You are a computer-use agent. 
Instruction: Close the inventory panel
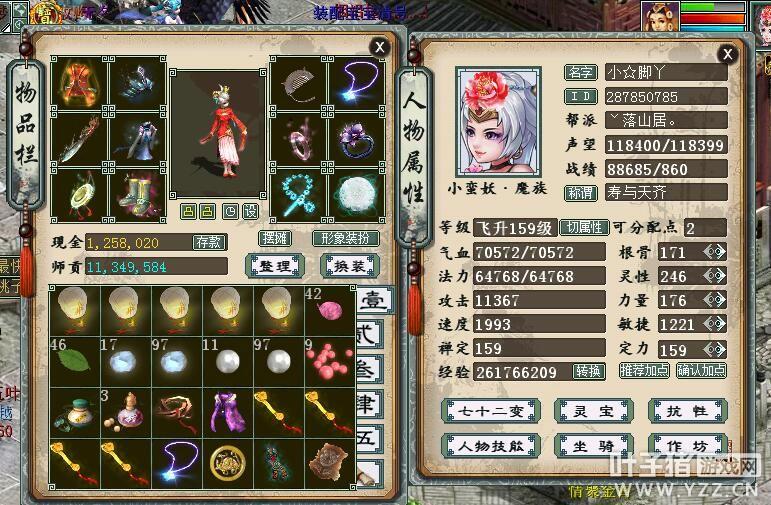[379, 47]
